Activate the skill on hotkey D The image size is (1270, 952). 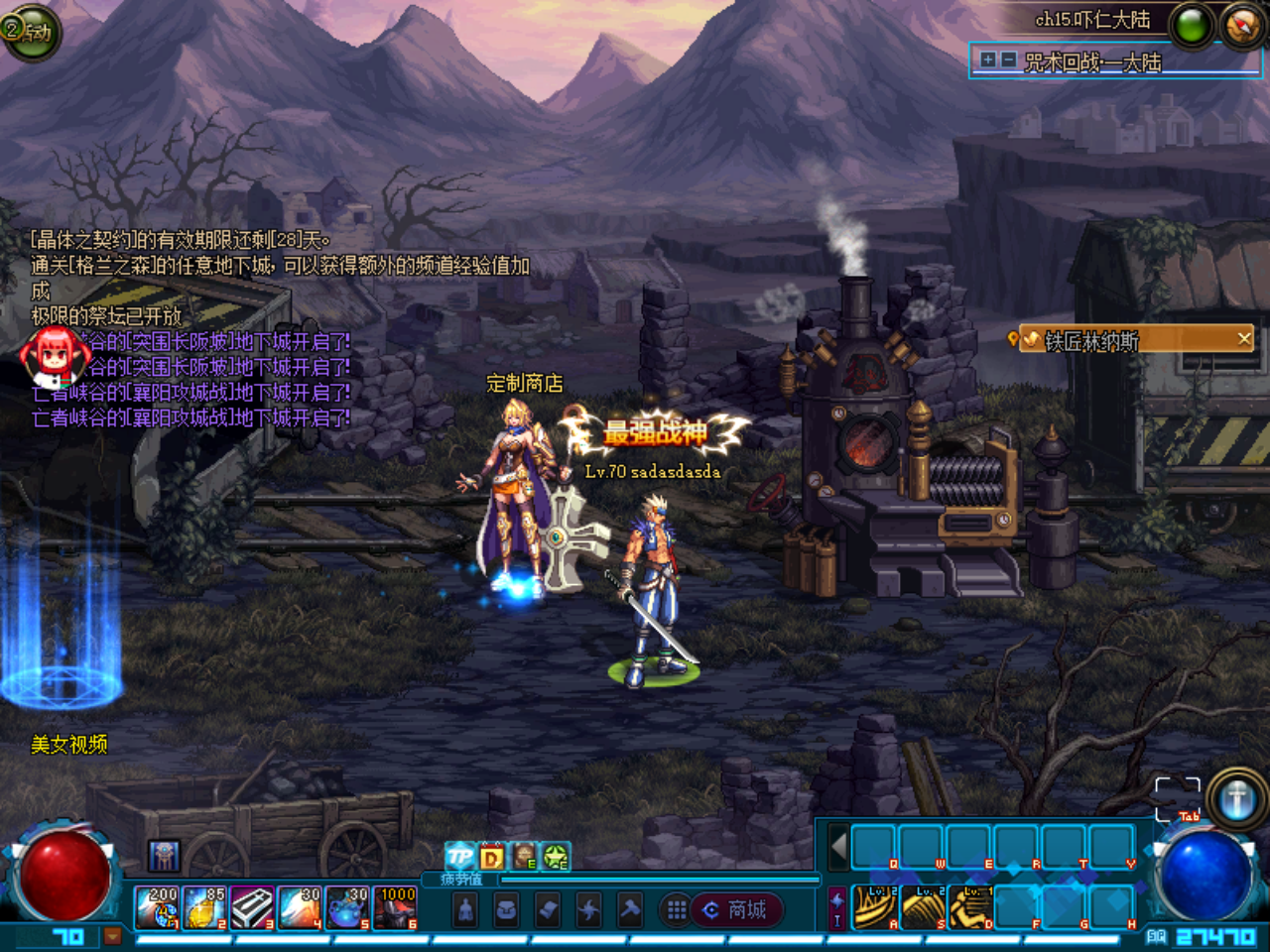pyautogui.click(x=970, y=907)
